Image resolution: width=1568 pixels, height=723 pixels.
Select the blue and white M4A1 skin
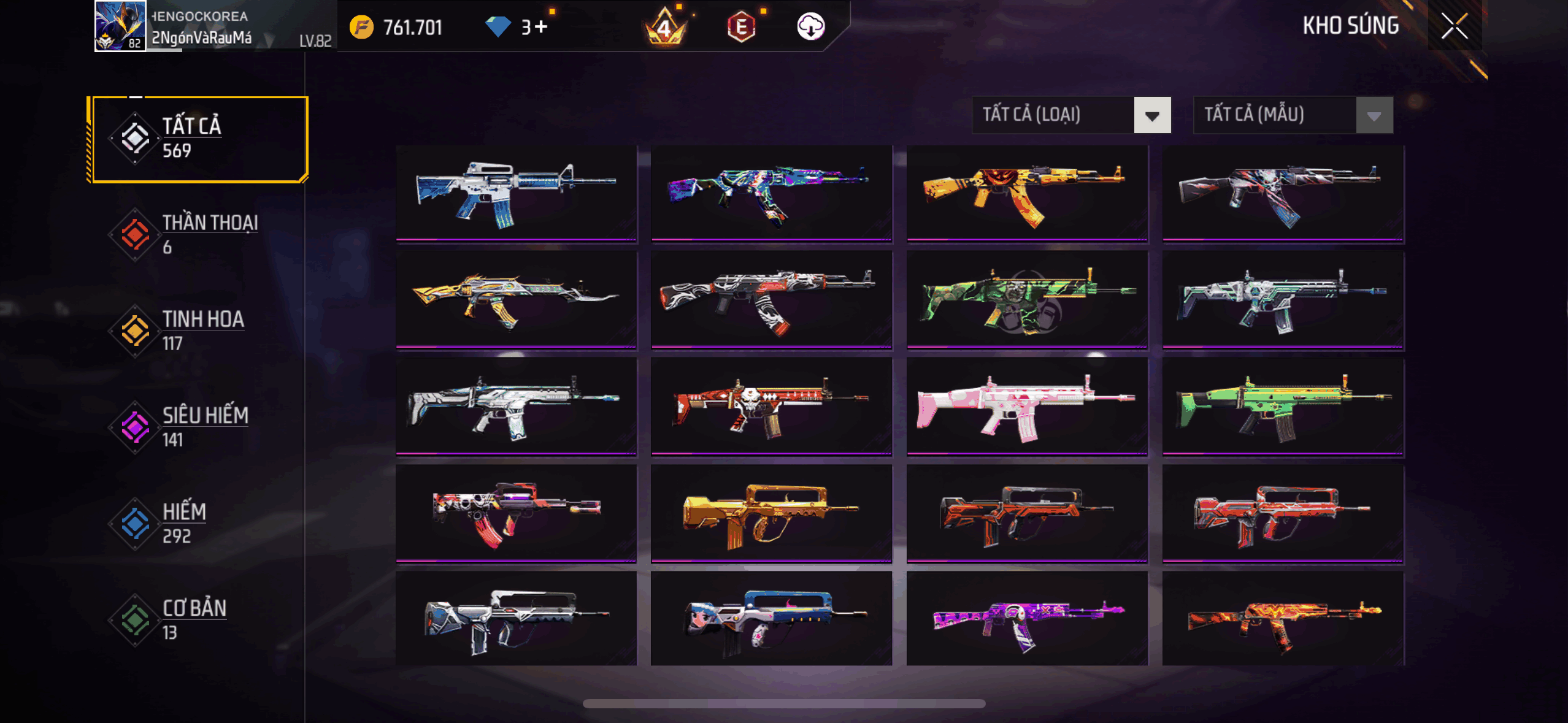point(516,193)
